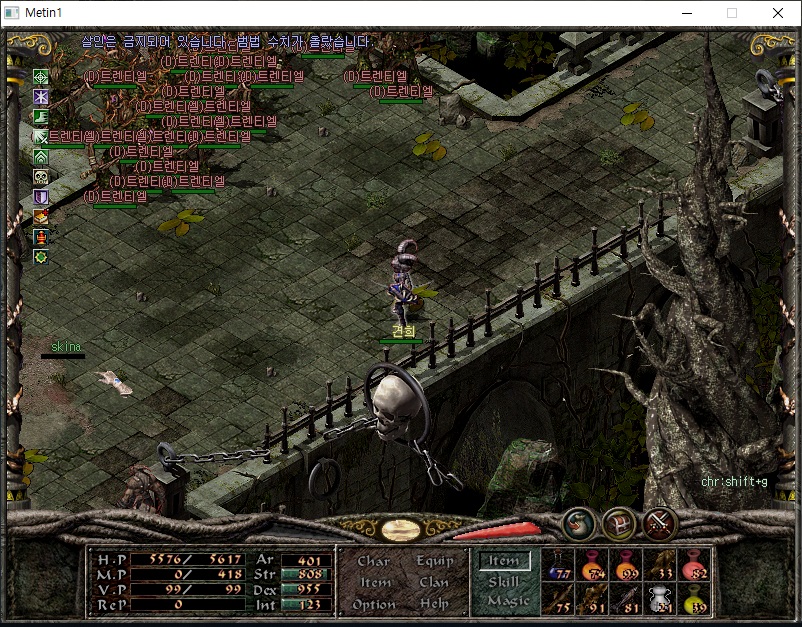The width and height of the screenshot is (802, 627).
Task: Switch to the Magic quickslot tab
Action: (506, 601)
